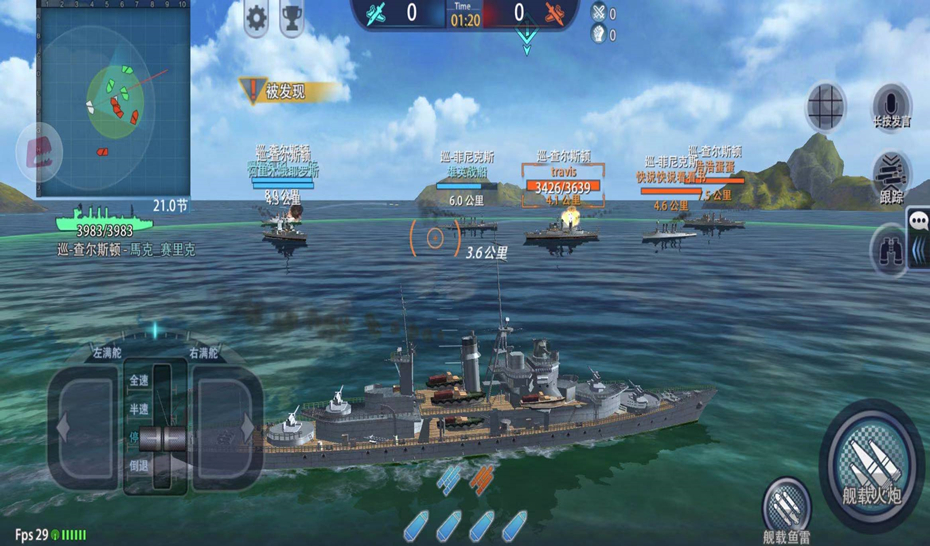This screenshot has width=930, height=546.
Task: Open the binoculars zoom view
Action: (x=888, y=250)
